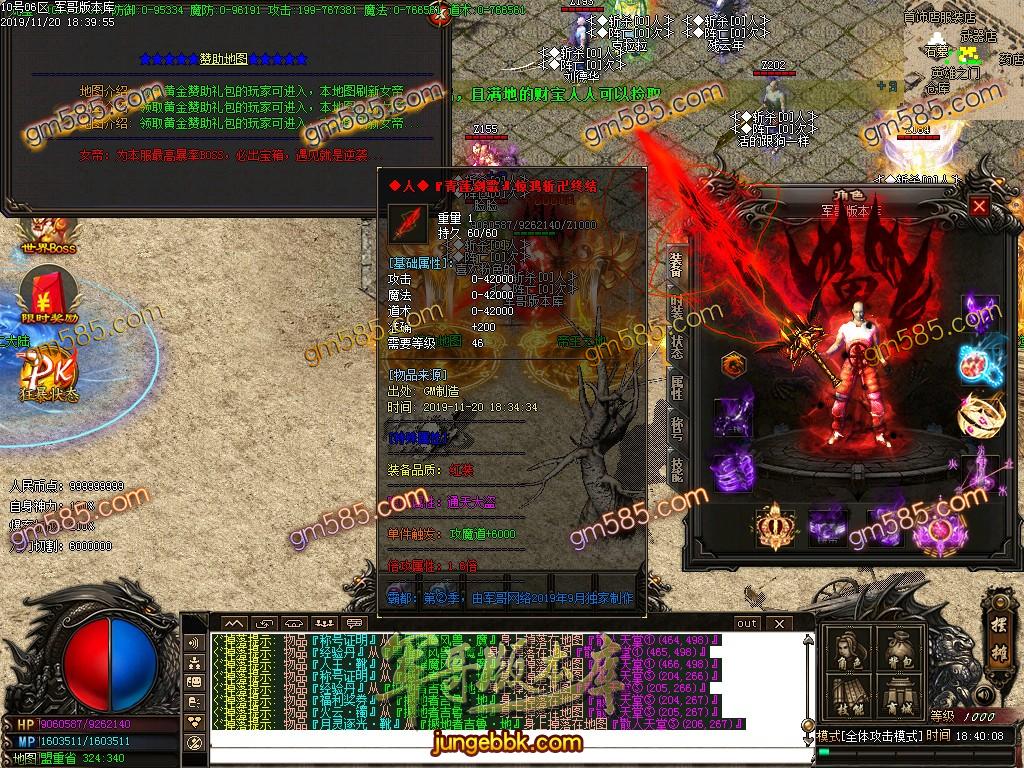
Task: Open the 商城 shop button
Action: point(899,697)
